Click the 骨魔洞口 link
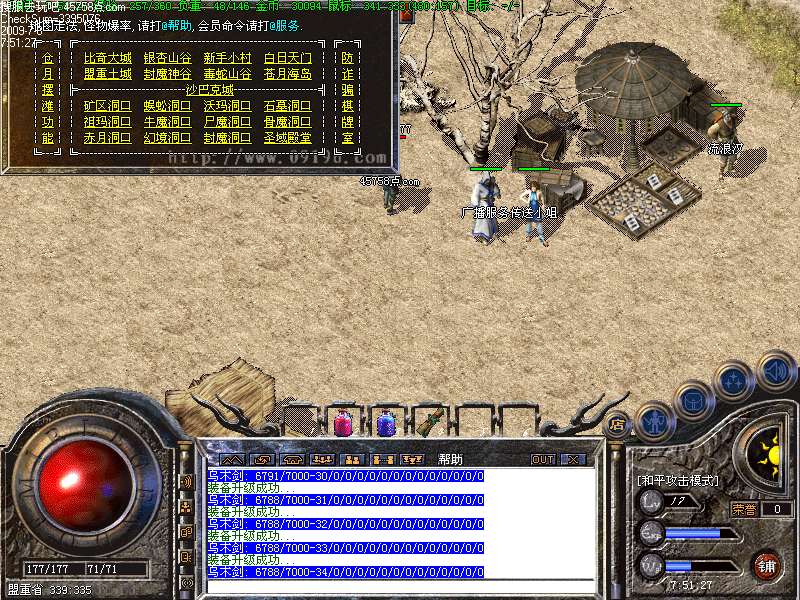The width and height of the screenshot is (800, 600). pyautogui.click(x=288, y=122)
